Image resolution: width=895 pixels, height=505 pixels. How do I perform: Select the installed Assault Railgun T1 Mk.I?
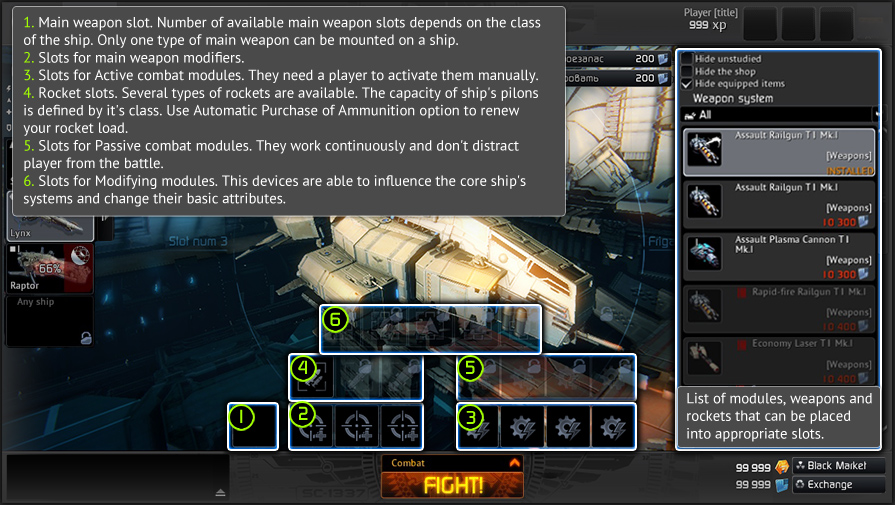click(780, 152)
